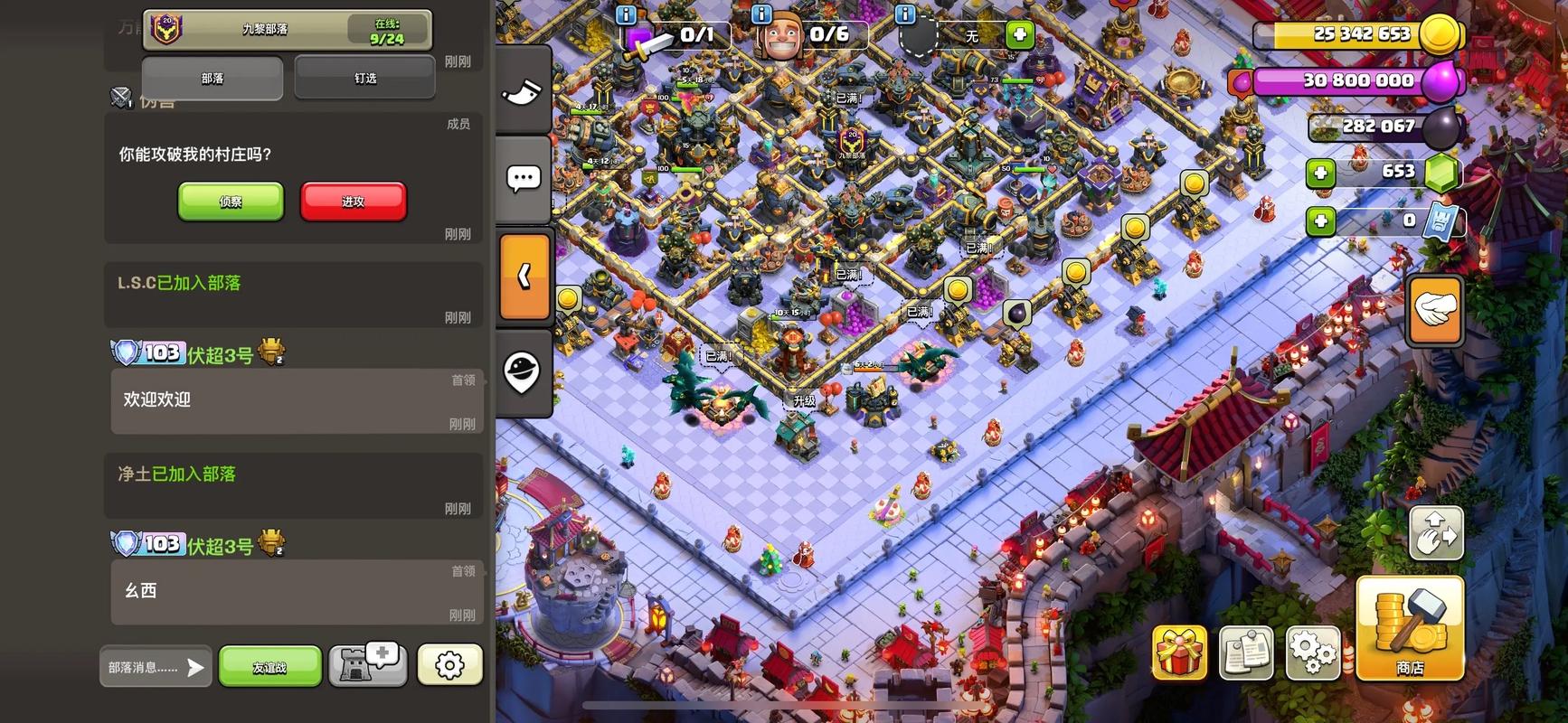Open chat settings gear button
Screen dimensions: 1568x723
pyautogui.click(x=449, y=666)
